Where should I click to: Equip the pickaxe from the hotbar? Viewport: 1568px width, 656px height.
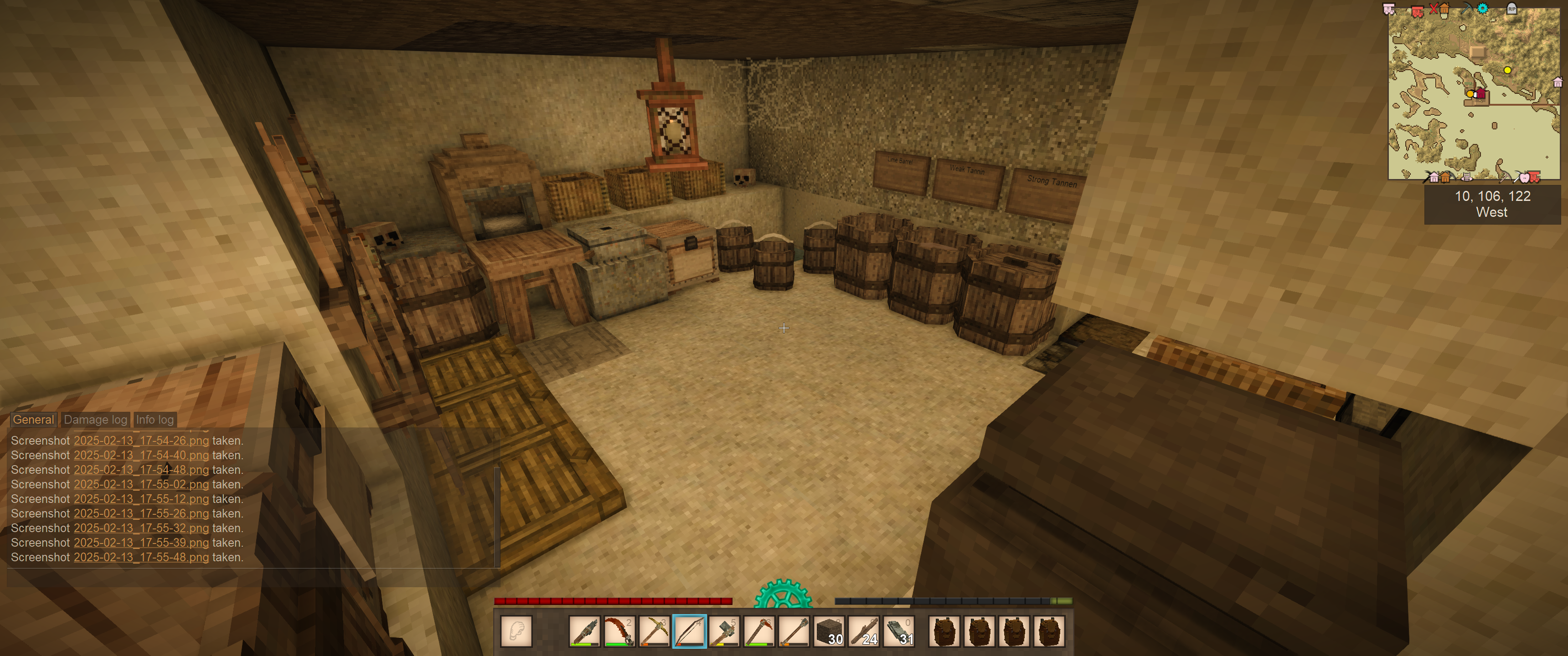point(655,631)
